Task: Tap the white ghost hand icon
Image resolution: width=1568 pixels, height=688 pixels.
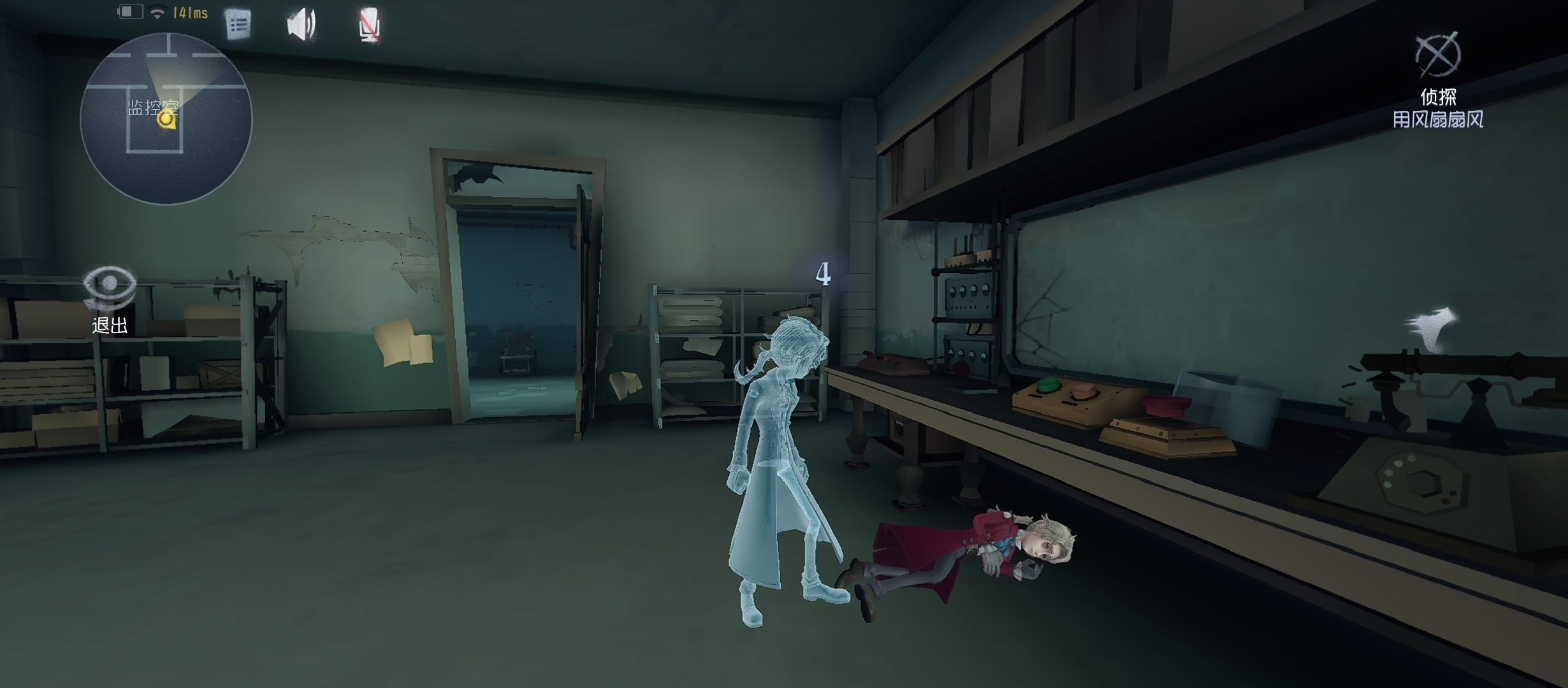Action: point(1433,329)
